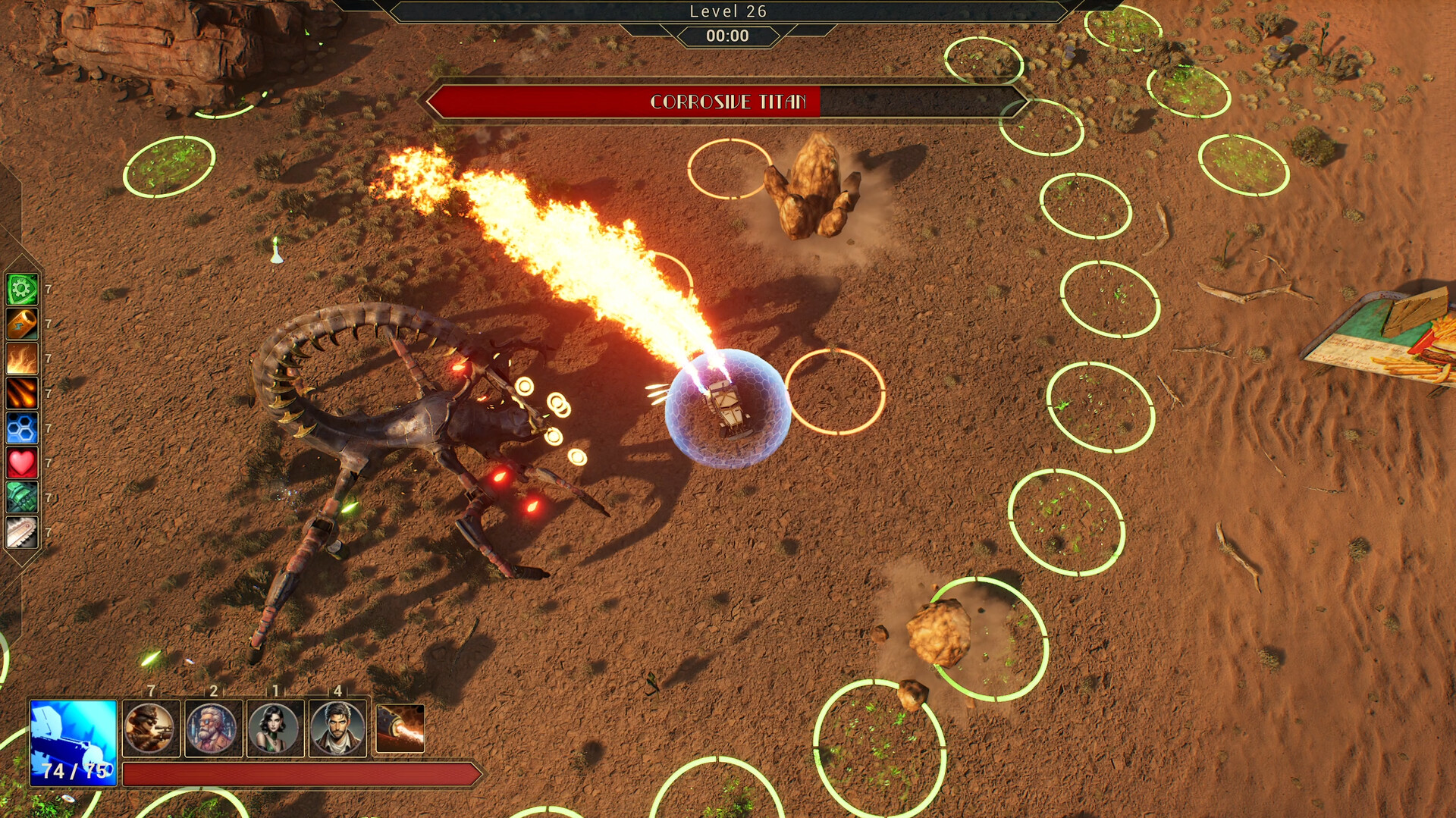Click the 00:00 timer display
This screenshot has height=818, width=1456.
[728, 35]
